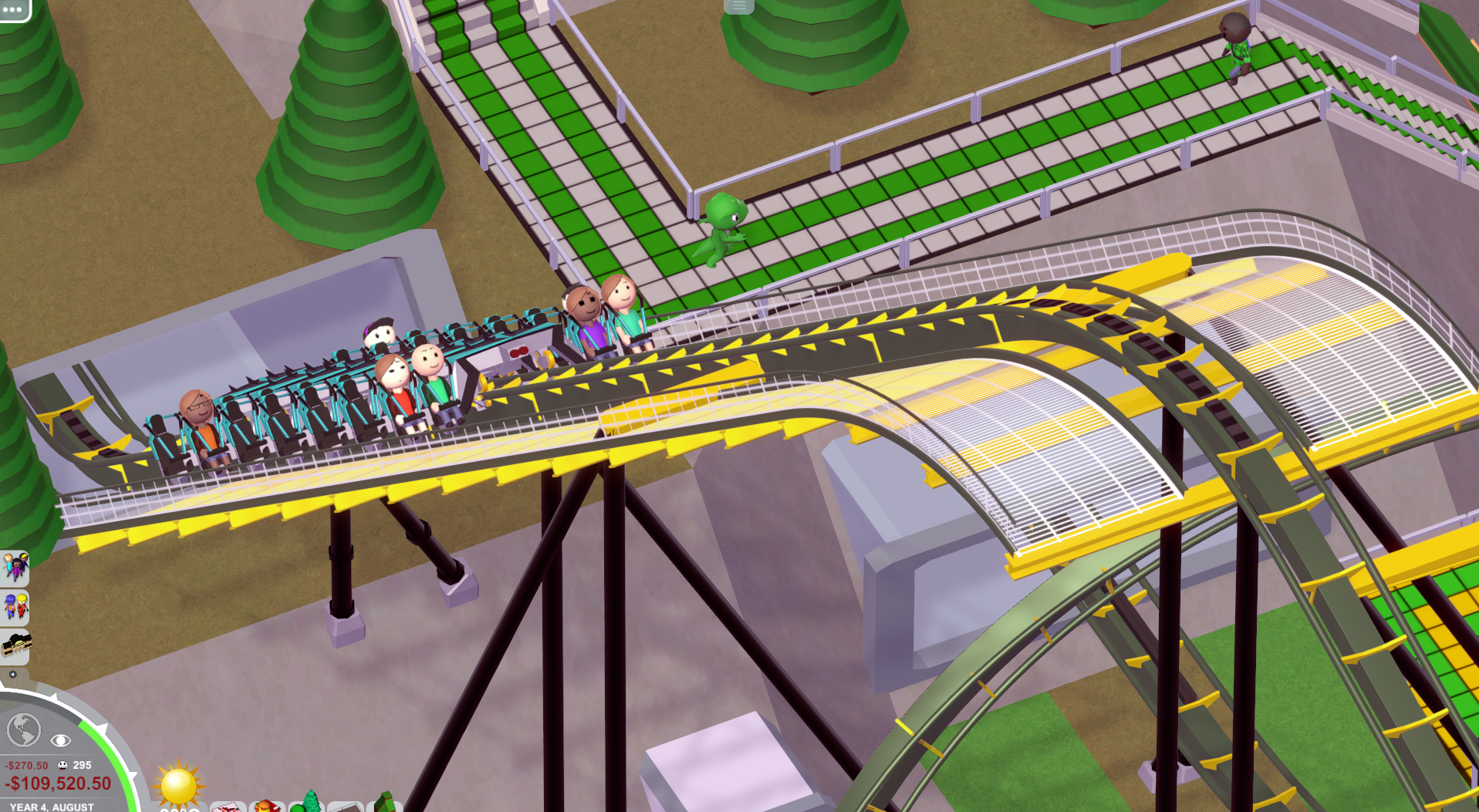
Task: Open the coaster train rides list
Action: tap(15, 645)
